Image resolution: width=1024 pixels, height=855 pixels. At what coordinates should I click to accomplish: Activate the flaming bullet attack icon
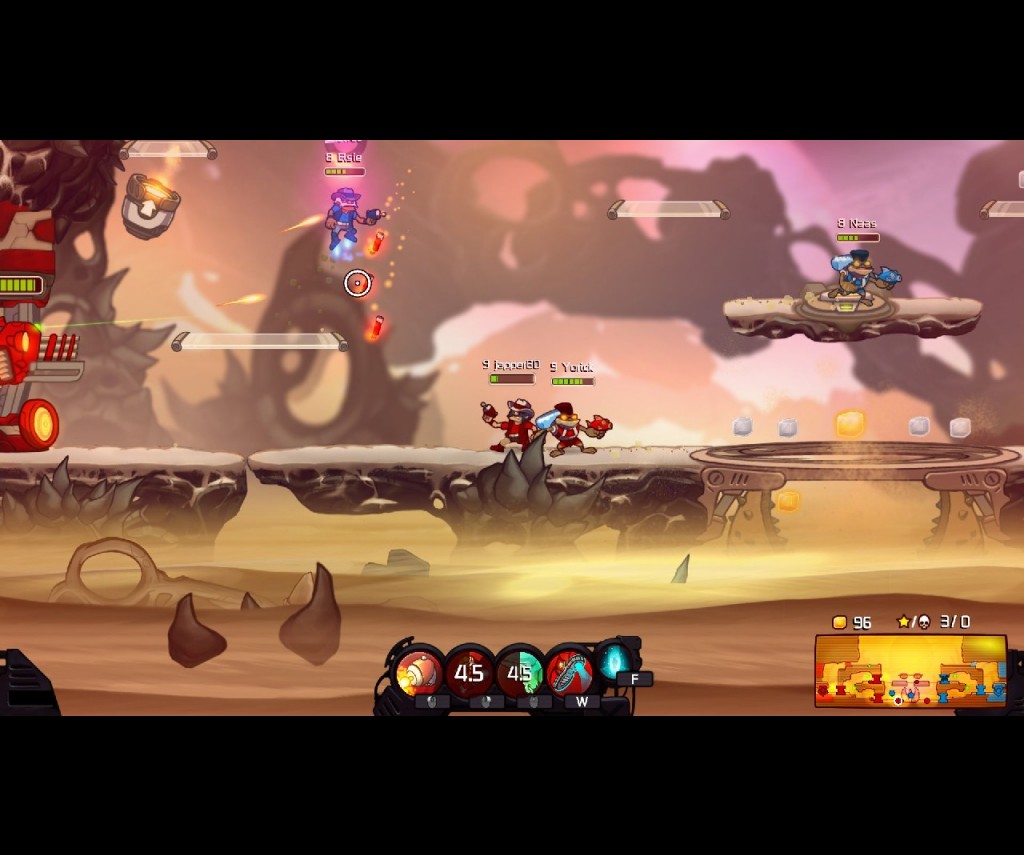419,672
